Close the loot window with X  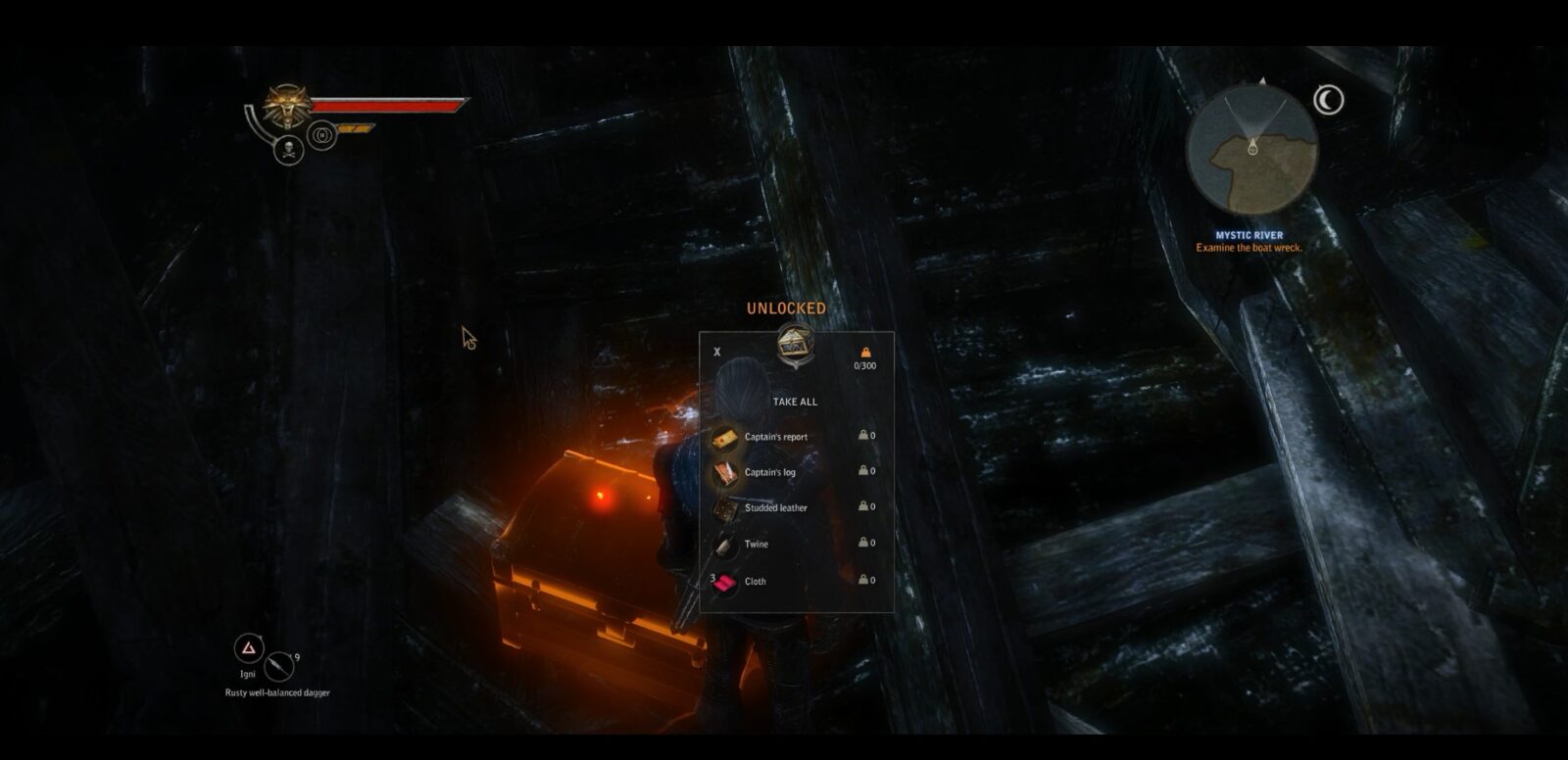(717, 352)
